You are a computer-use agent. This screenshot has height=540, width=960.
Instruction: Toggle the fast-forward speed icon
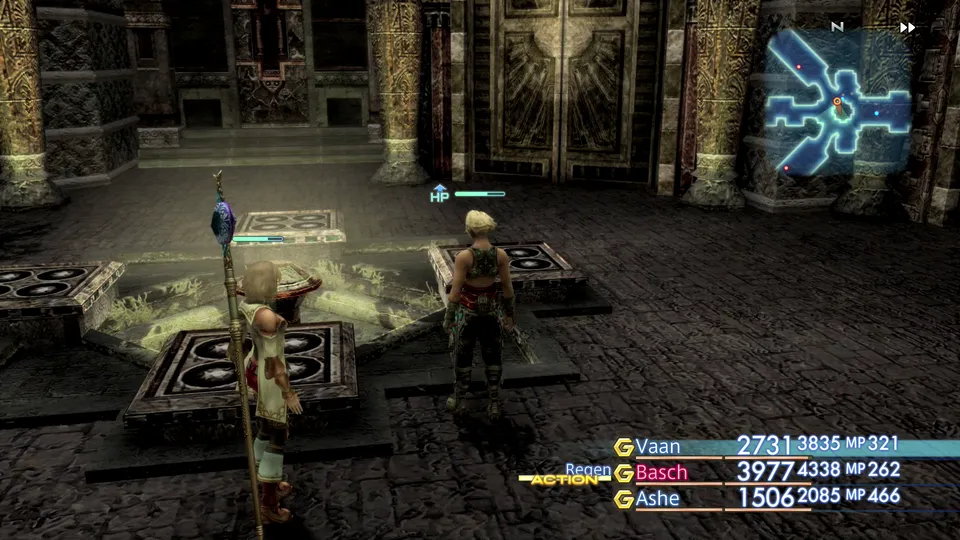pyautogui.click(x=907, y=28)
